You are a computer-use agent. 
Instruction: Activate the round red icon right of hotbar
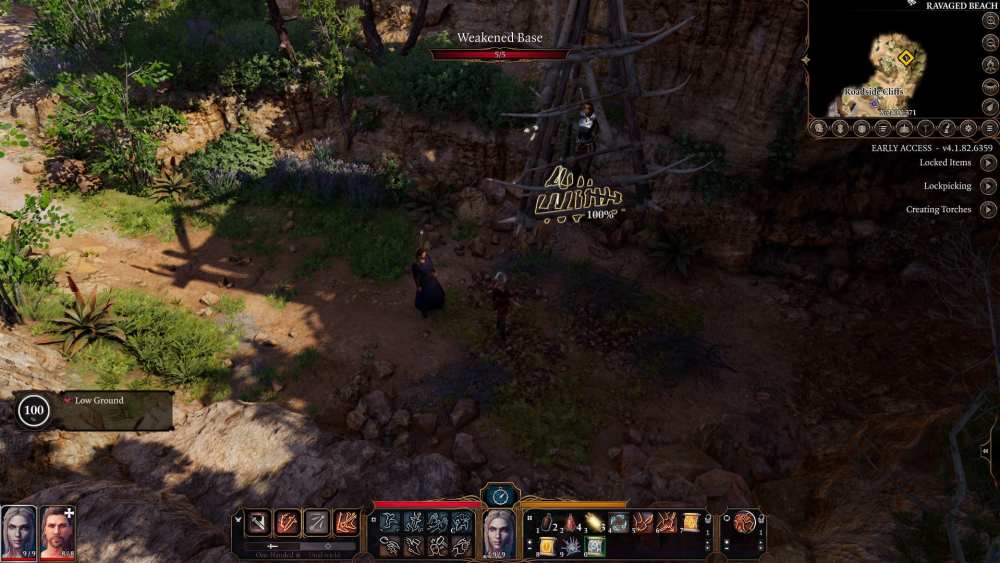click(x=744, y=522)
